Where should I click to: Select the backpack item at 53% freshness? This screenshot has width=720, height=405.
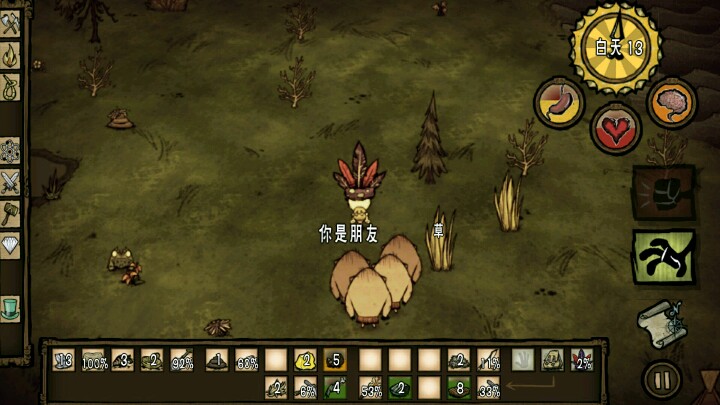tap(371, 387)
